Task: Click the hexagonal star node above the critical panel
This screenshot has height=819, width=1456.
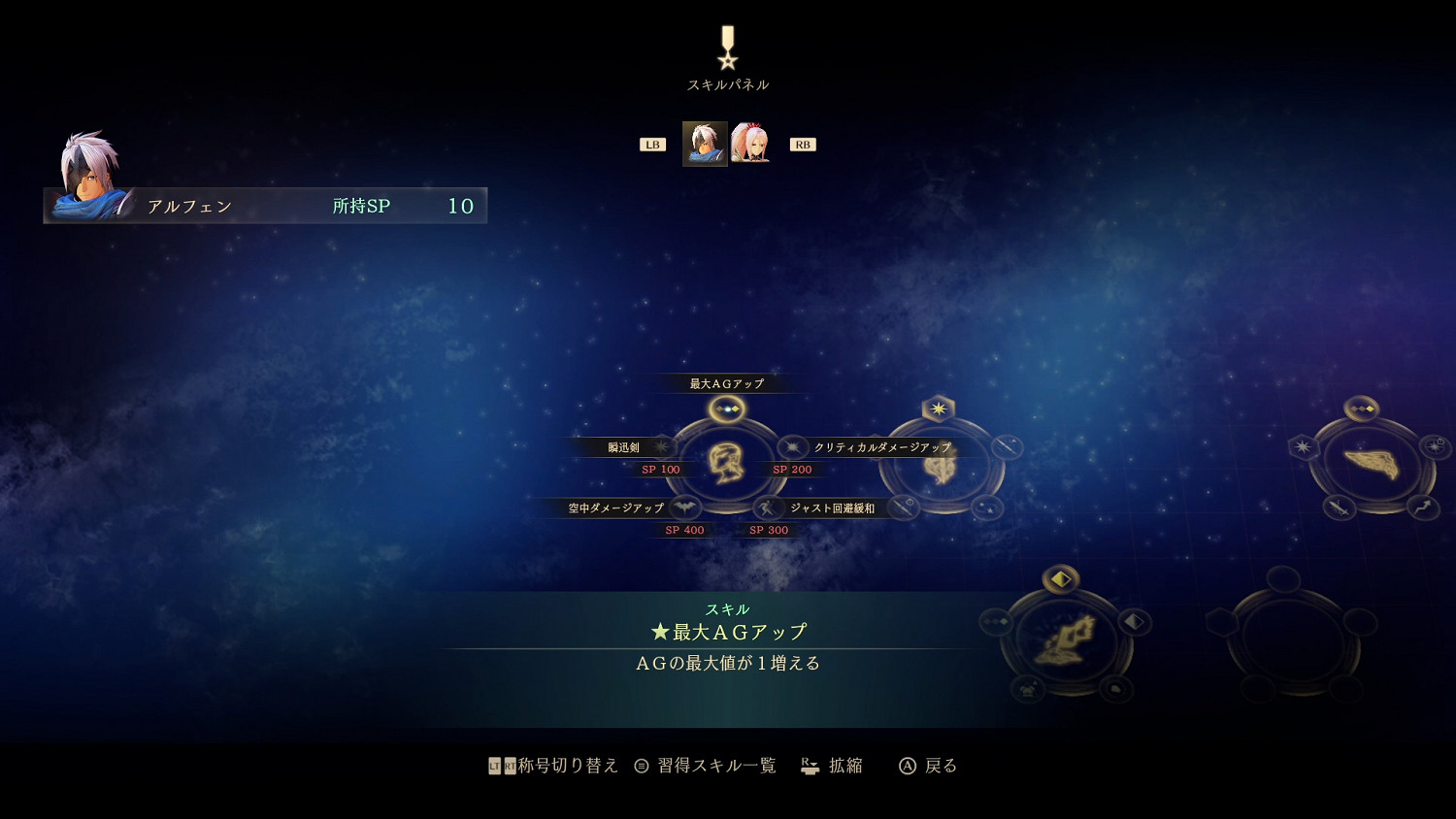Action: (937, 409)
